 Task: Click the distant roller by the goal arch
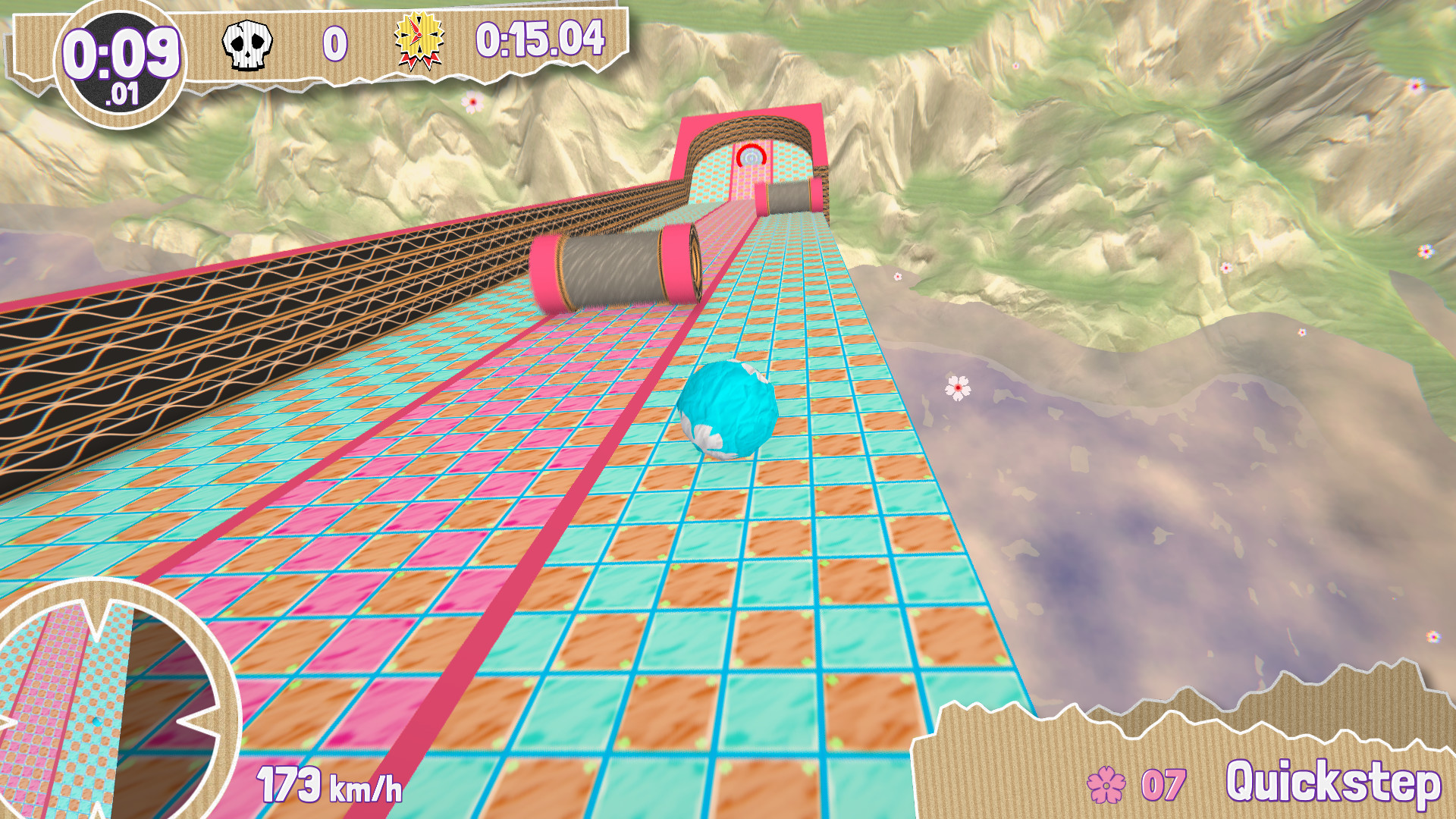click(x=789, y=201)
